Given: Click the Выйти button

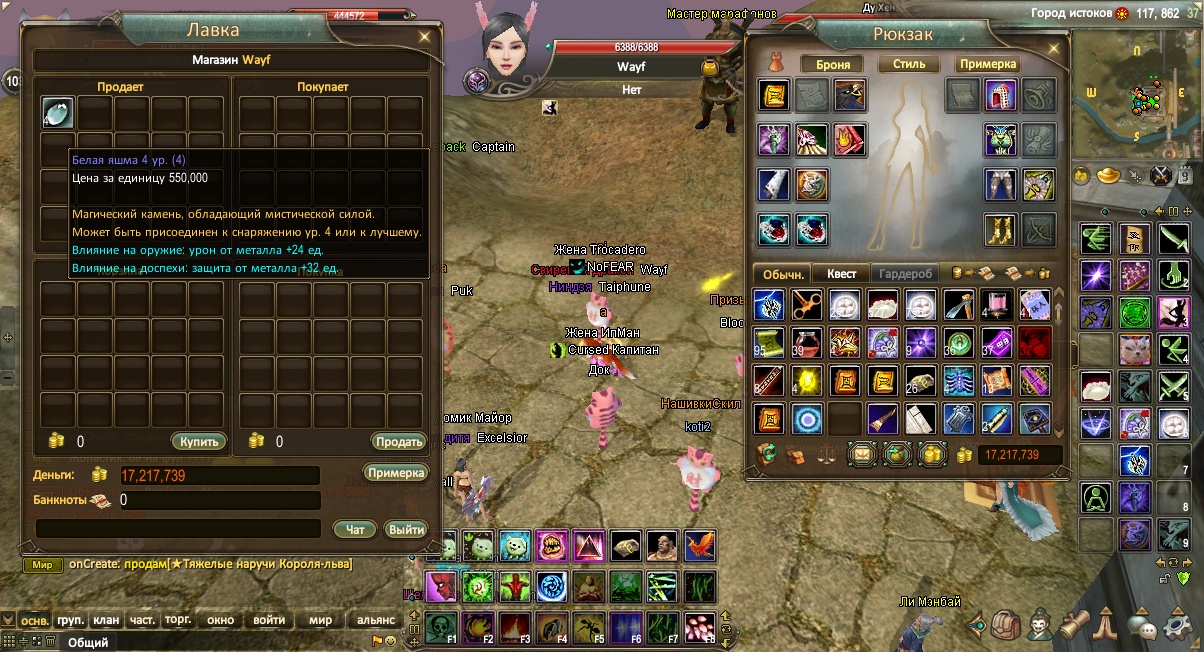Looking at the screenshot, I should tap(406, 529).
